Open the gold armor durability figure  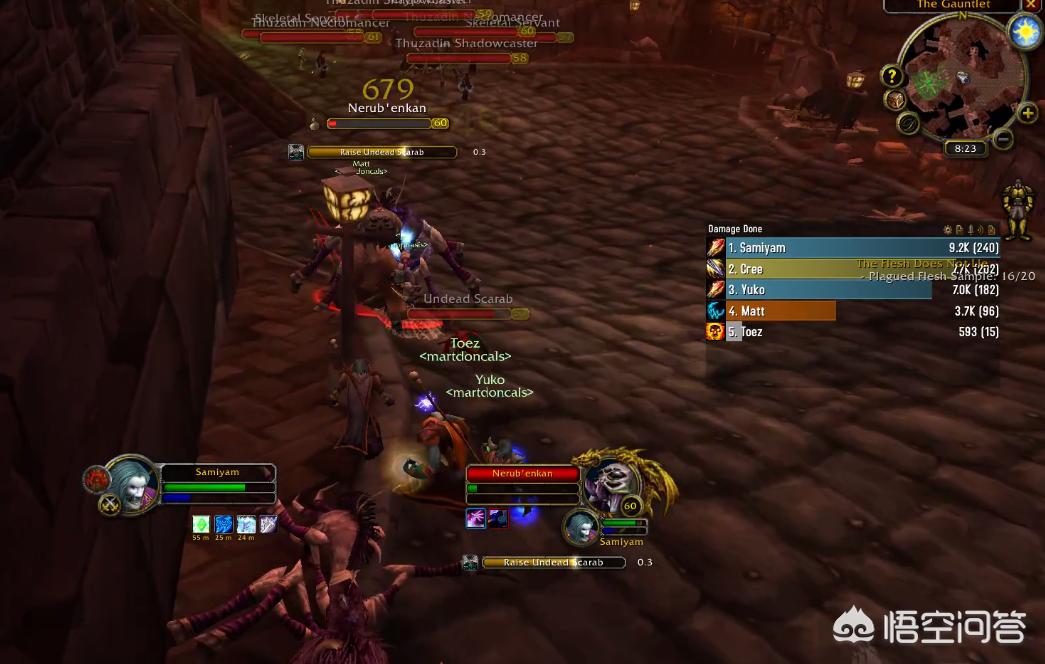(x=1017, y=209)
